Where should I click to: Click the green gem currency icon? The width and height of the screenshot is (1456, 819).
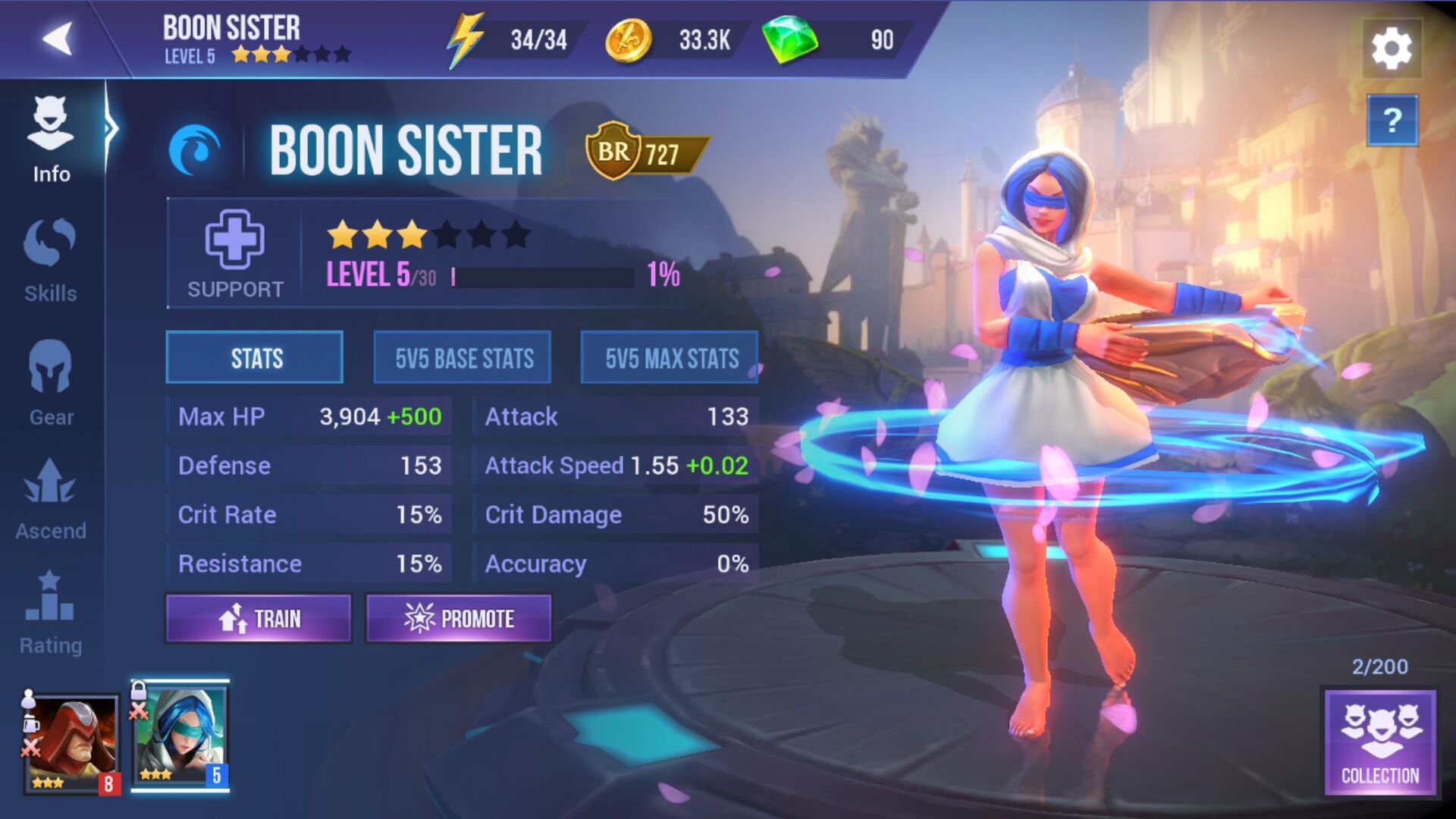pos(789,38)
